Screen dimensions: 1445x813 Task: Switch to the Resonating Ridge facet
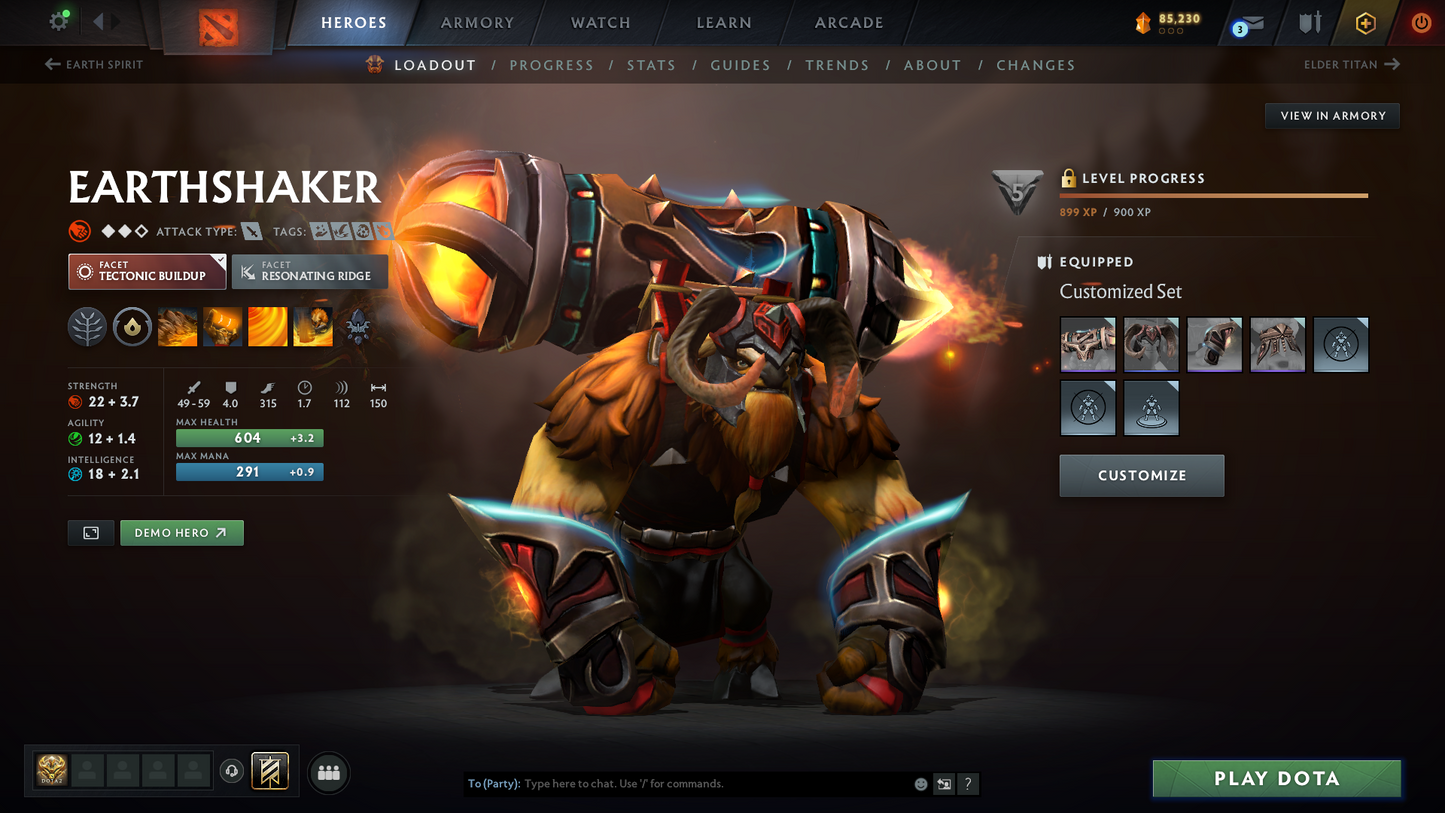pos(309,271)
